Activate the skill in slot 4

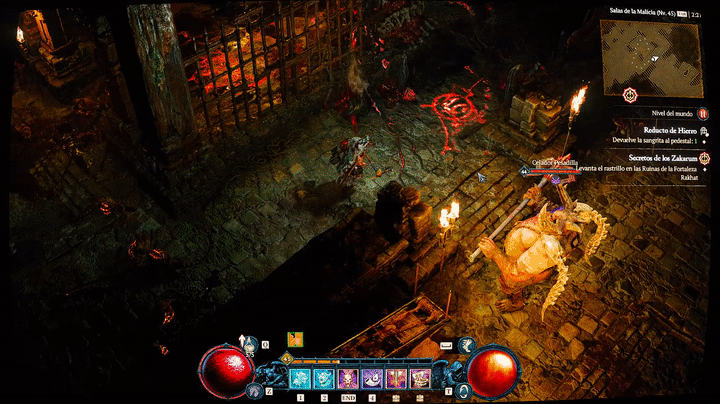point(372,378)
